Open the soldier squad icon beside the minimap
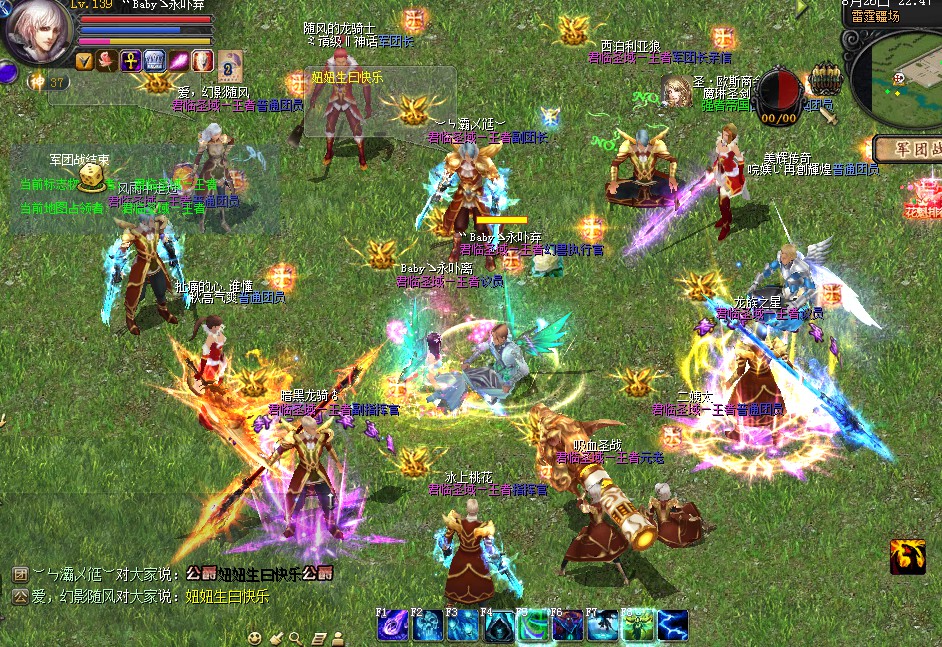The width and height of the screenshot is (942, 647). (825, 78)
